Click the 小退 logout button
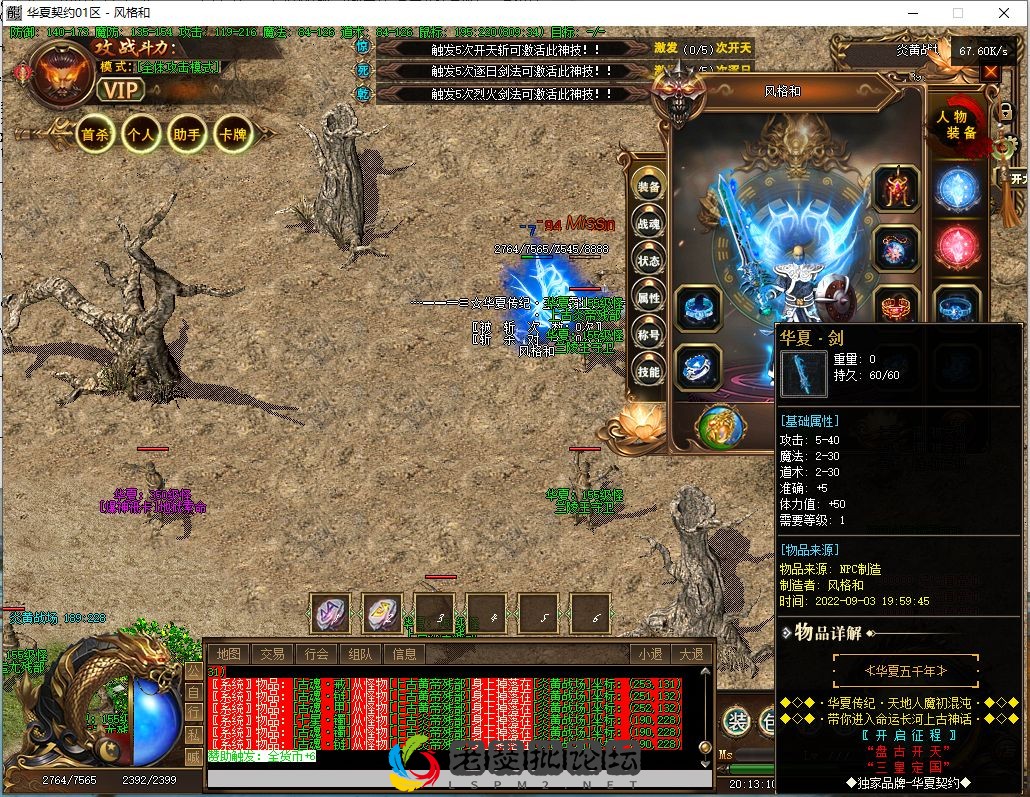Viewport: 1030px width, 797px height. [x=650, y=654]
